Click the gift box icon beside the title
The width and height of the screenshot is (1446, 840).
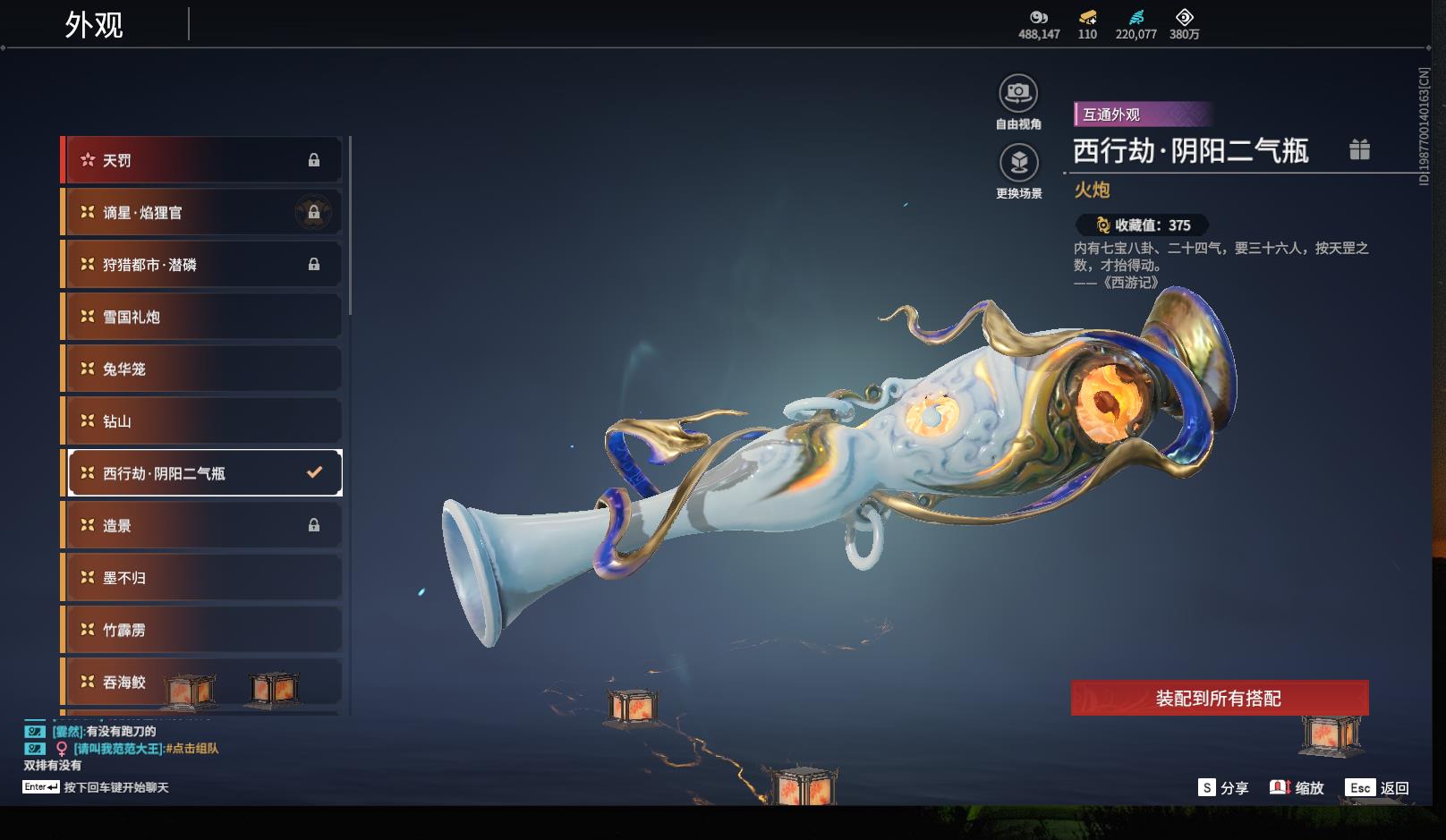tap(1359, 149)
